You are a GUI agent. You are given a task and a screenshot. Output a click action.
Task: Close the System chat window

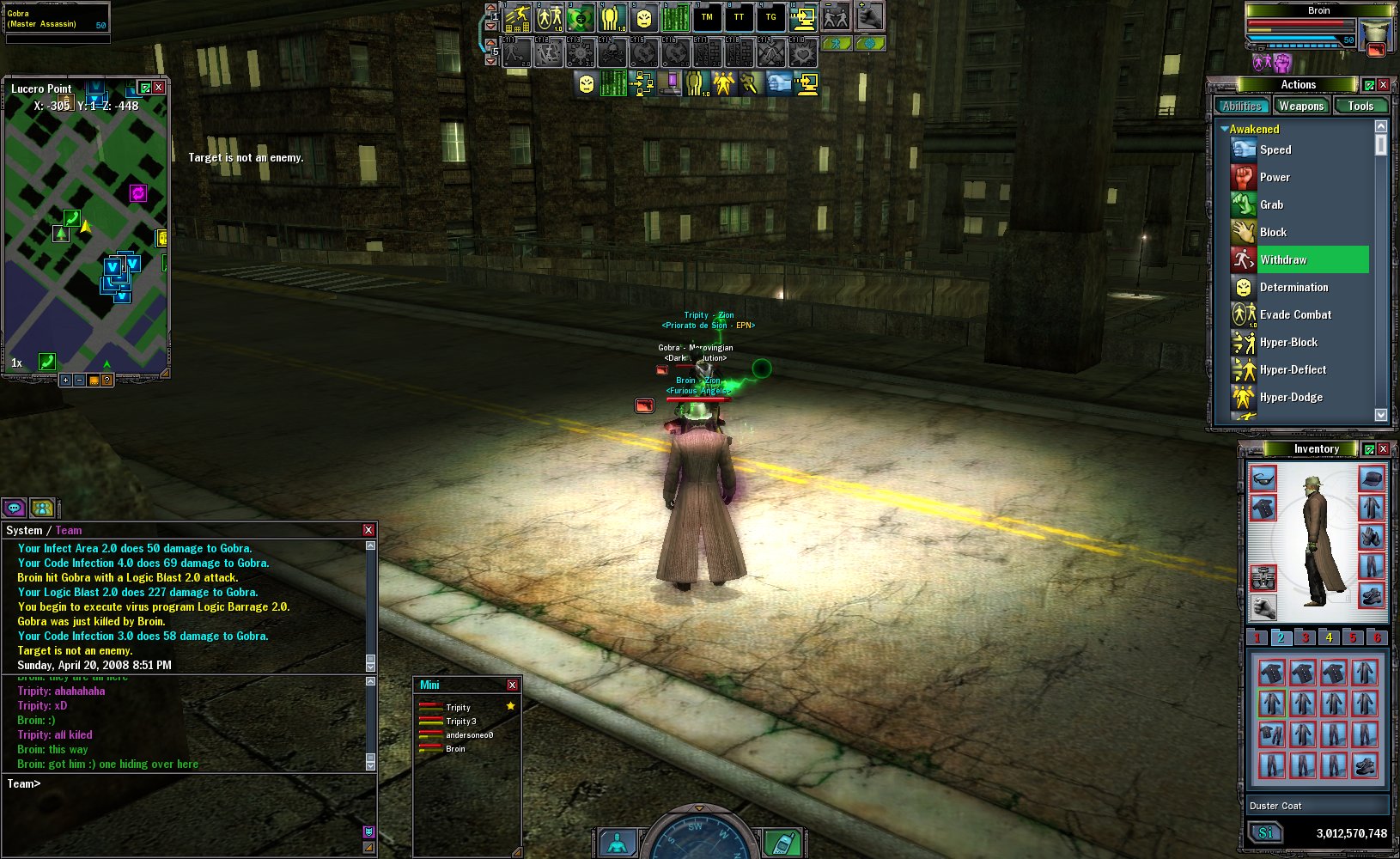368,530
